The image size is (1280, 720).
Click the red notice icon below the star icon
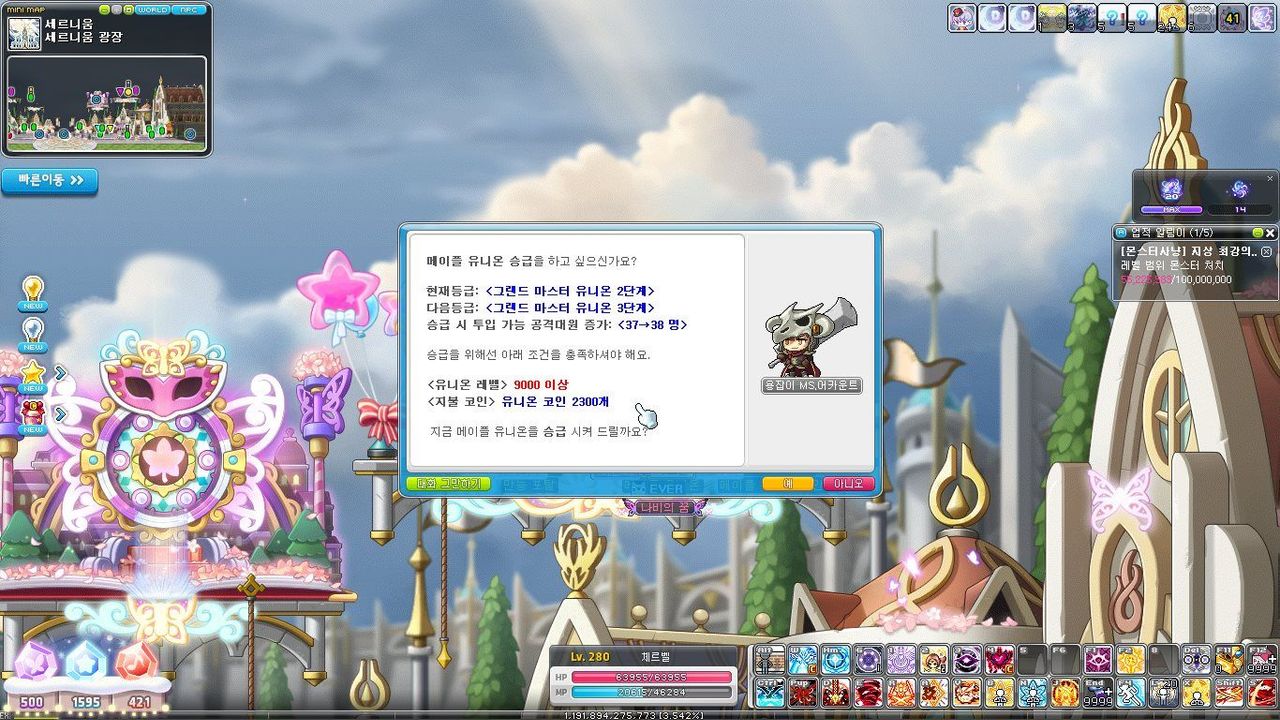[31, 413]
